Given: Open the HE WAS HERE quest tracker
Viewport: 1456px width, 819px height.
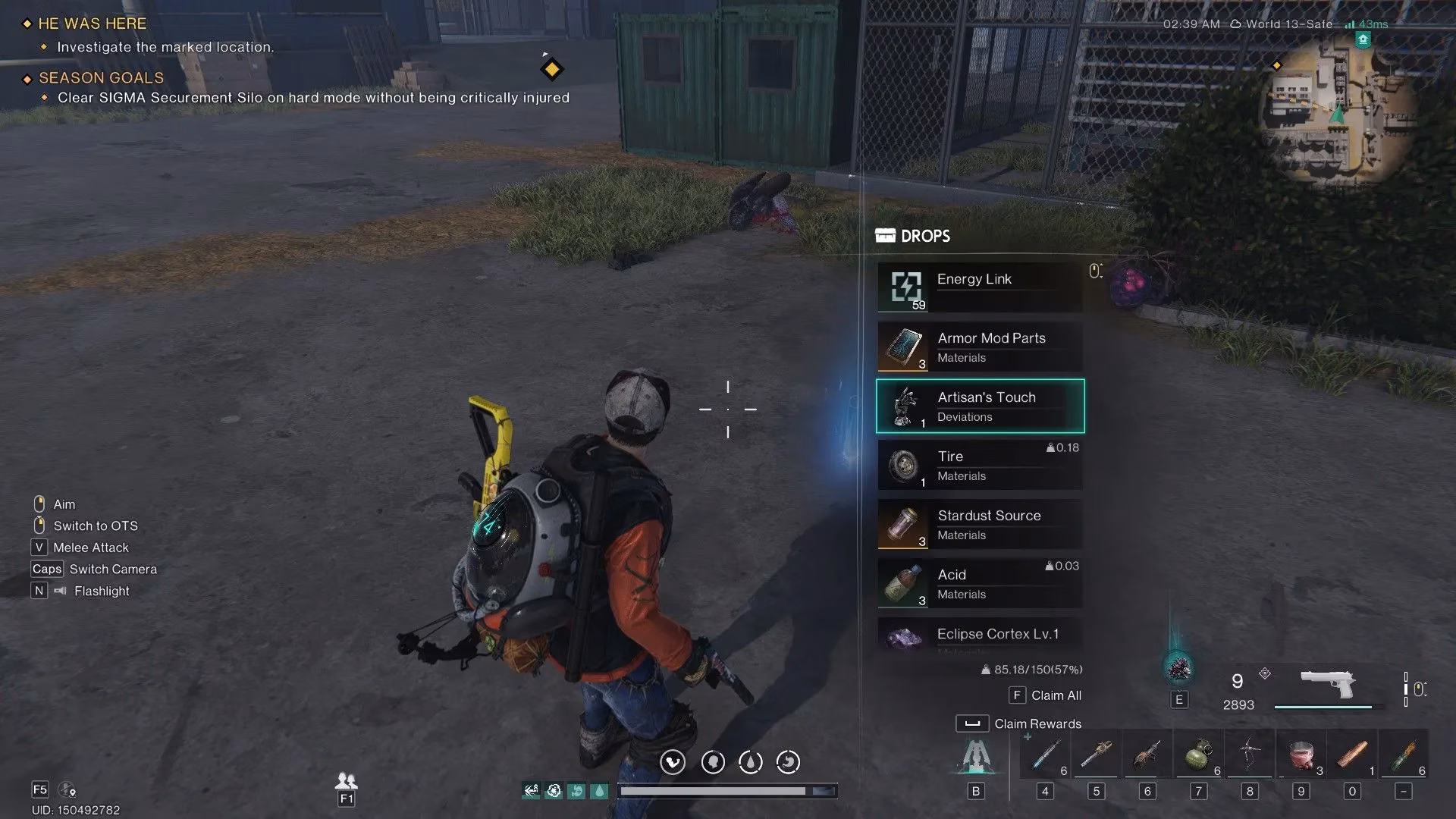Looking at the screenshot, I should pos(92,24).
